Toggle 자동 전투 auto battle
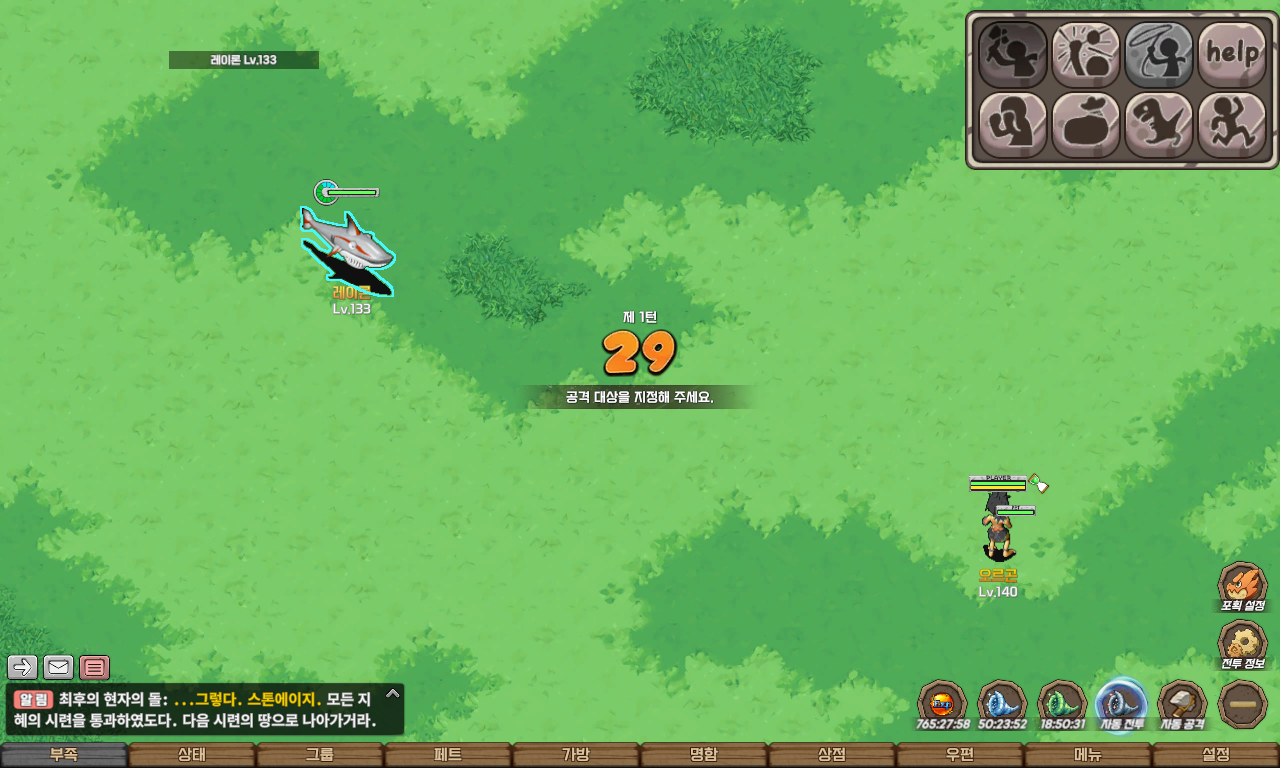 [x=1121, y=704]
